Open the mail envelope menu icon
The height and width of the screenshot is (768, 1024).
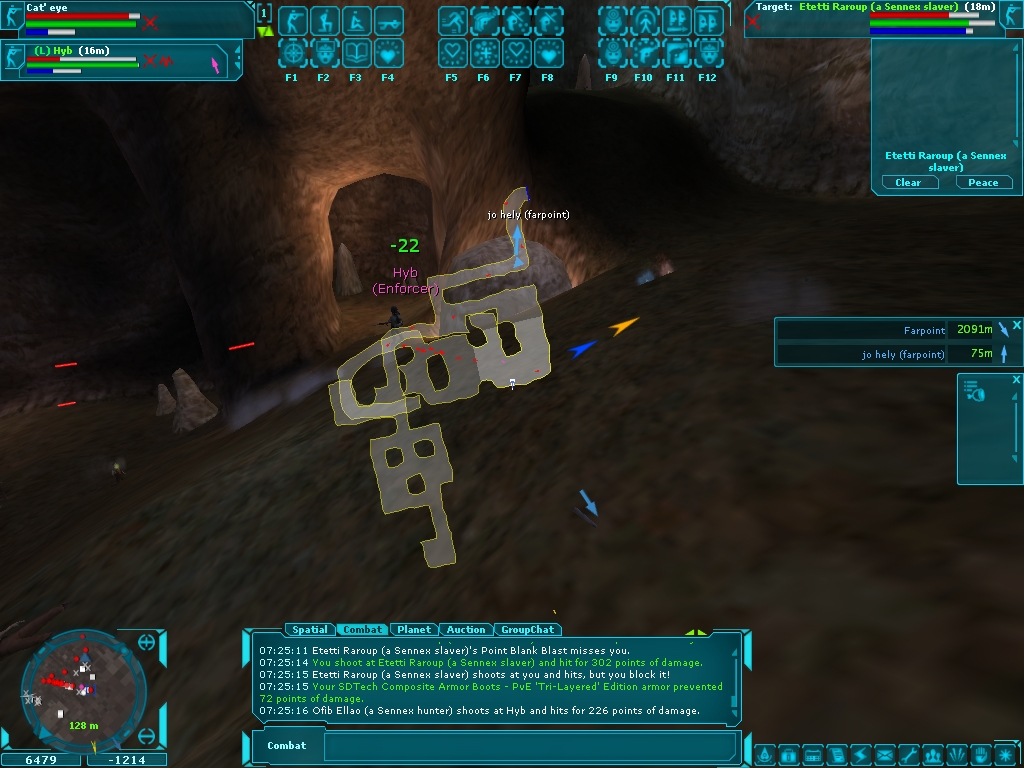click(x=884, y=755)
